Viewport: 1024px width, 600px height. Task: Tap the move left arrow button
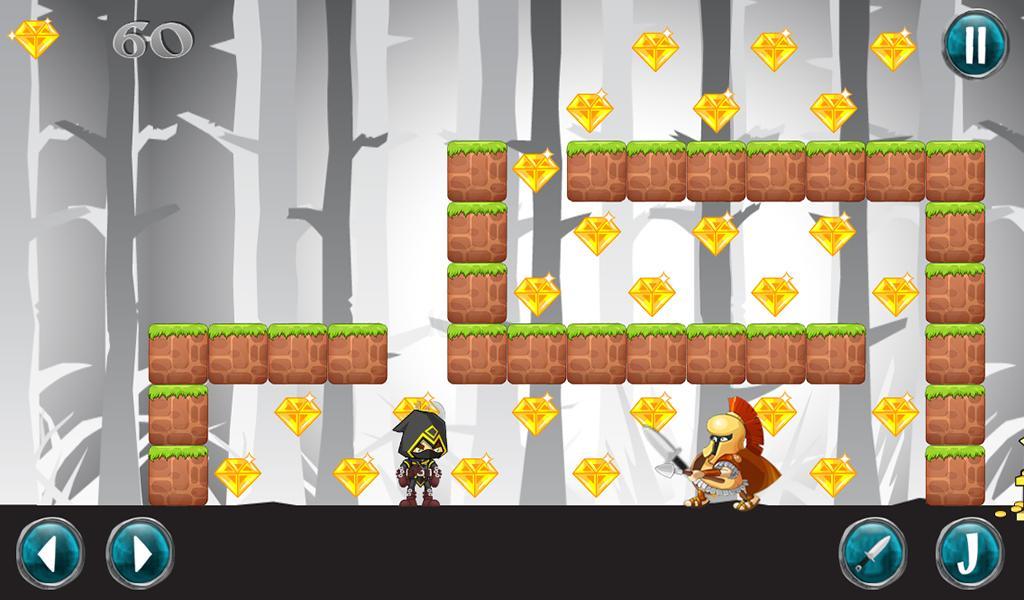[x=50, y=553]
